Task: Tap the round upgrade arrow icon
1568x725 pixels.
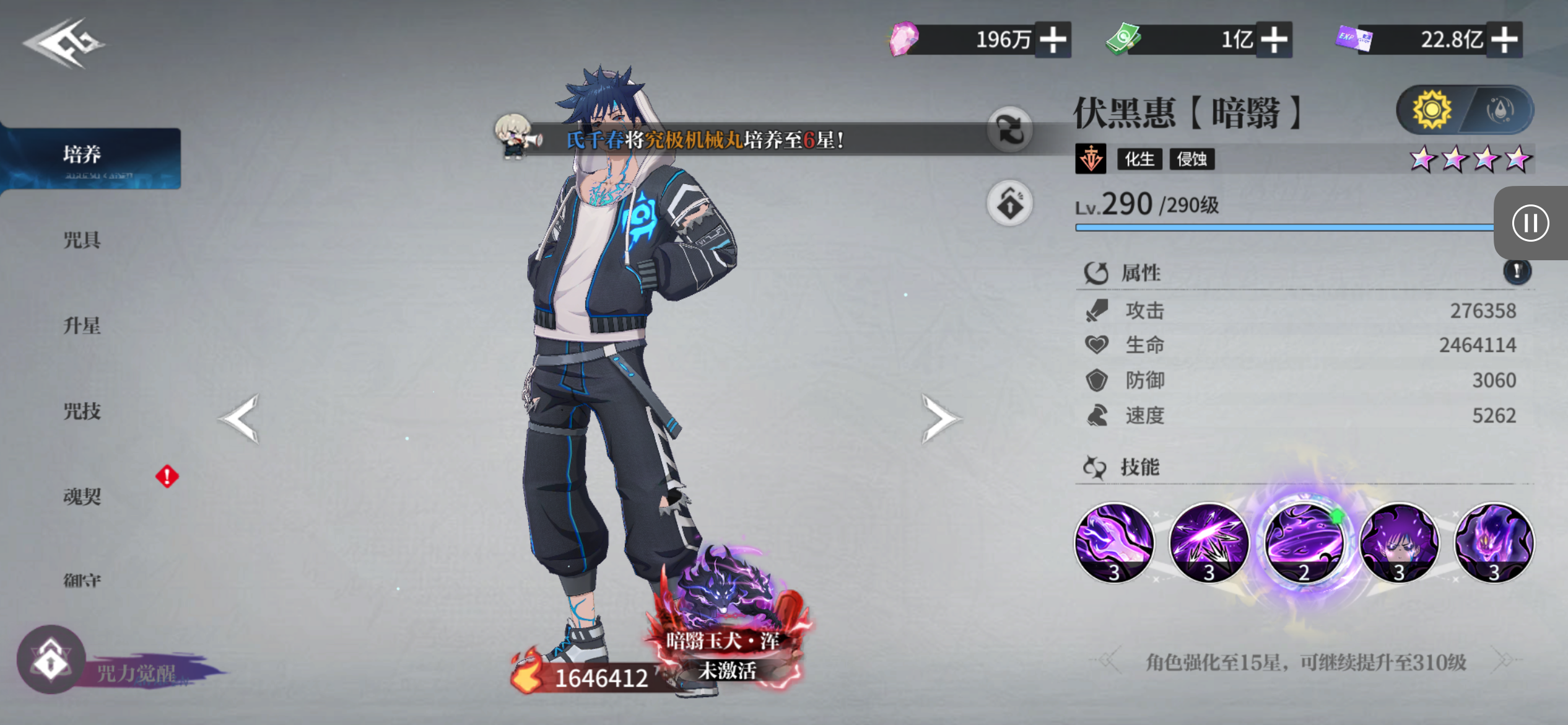Action: [x=1009, y=203]
